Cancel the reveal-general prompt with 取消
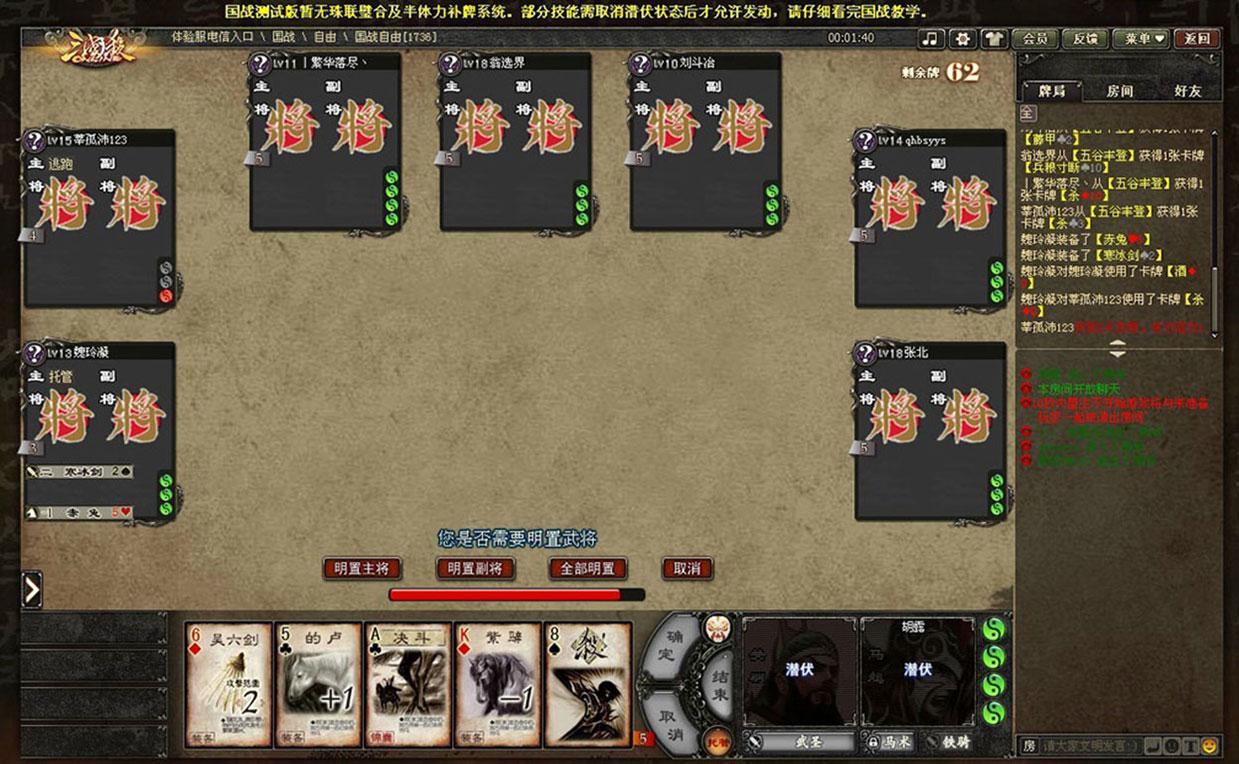1239x764 pixels. 687,569
